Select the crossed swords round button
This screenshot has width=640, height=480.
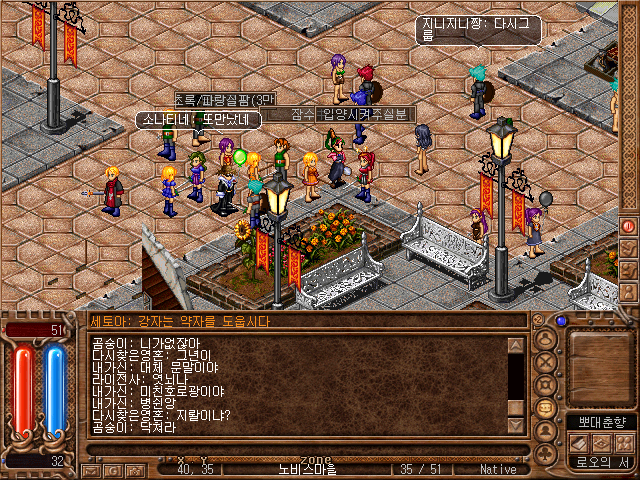(x=545, y=361)
